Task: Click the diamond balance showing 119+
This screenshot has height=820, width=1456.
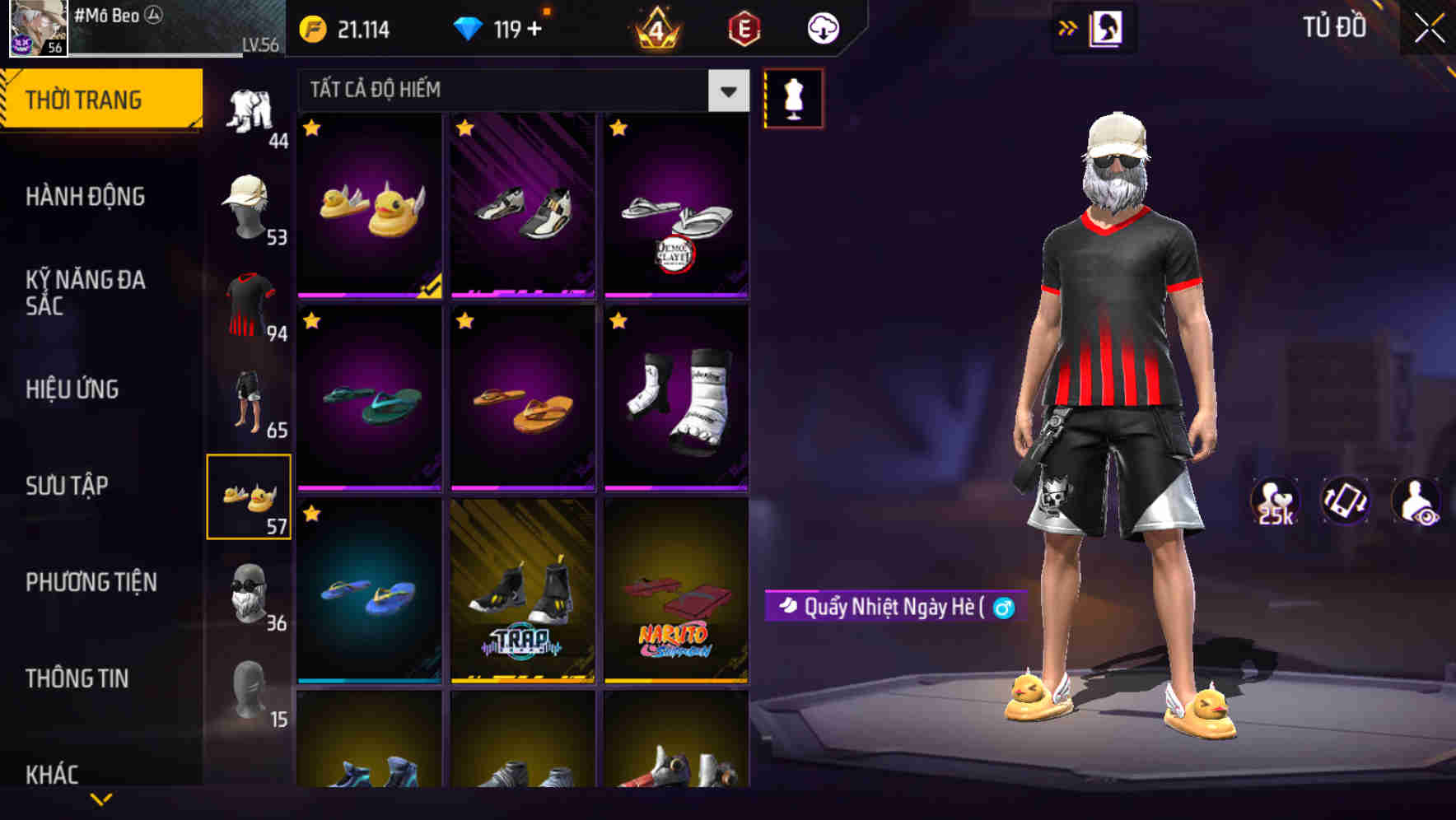Action: 502,29
